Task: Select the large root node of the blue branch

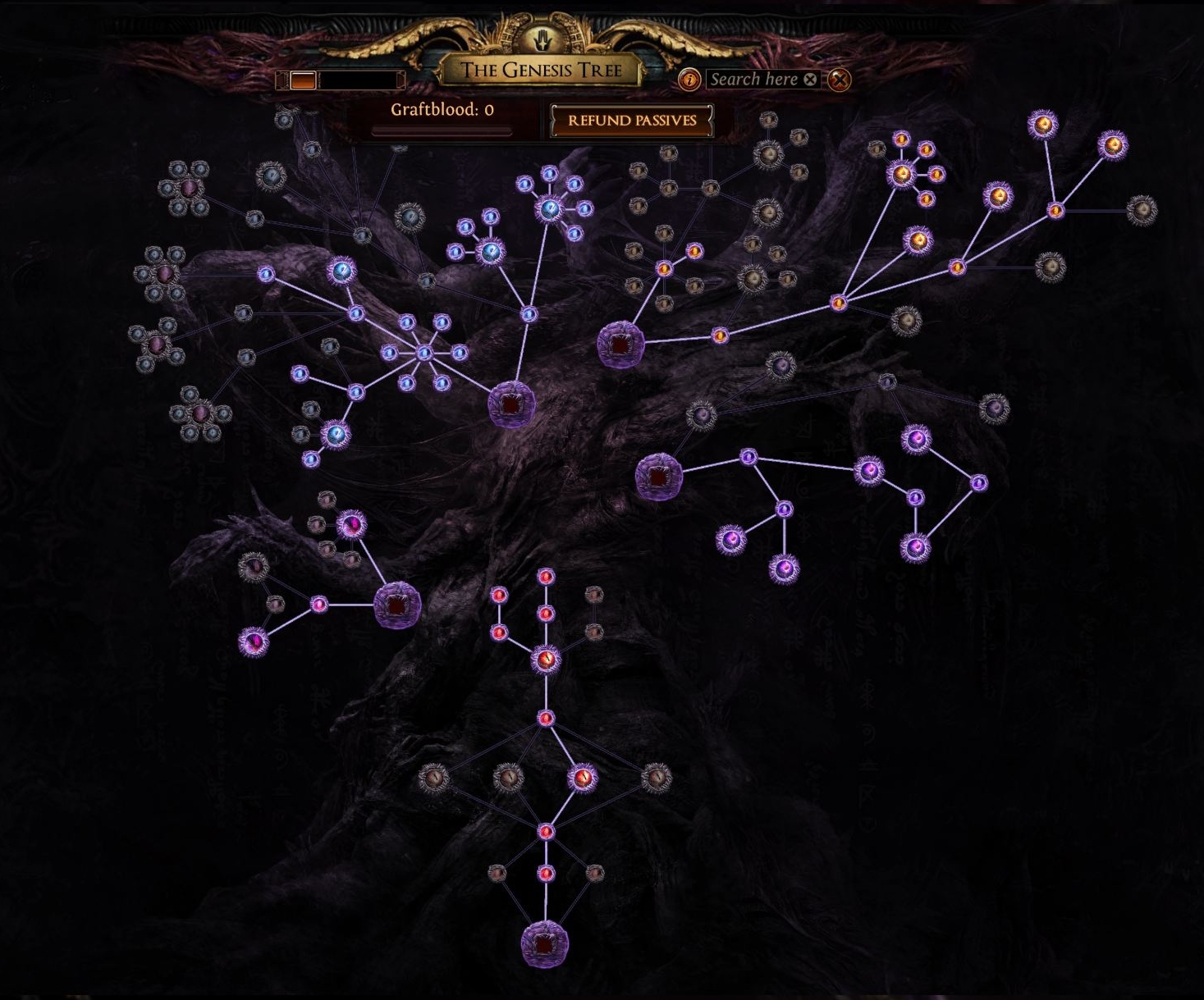Action: tap(512, 404)
